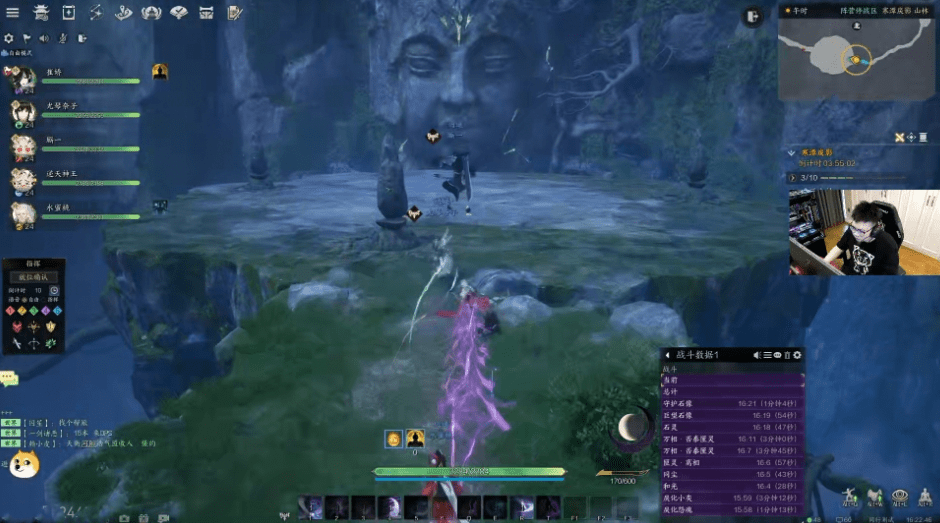Screen dimensions: 940x523
Task: Select the 守护石像 combat record row
Action: [x=733, y=403]
